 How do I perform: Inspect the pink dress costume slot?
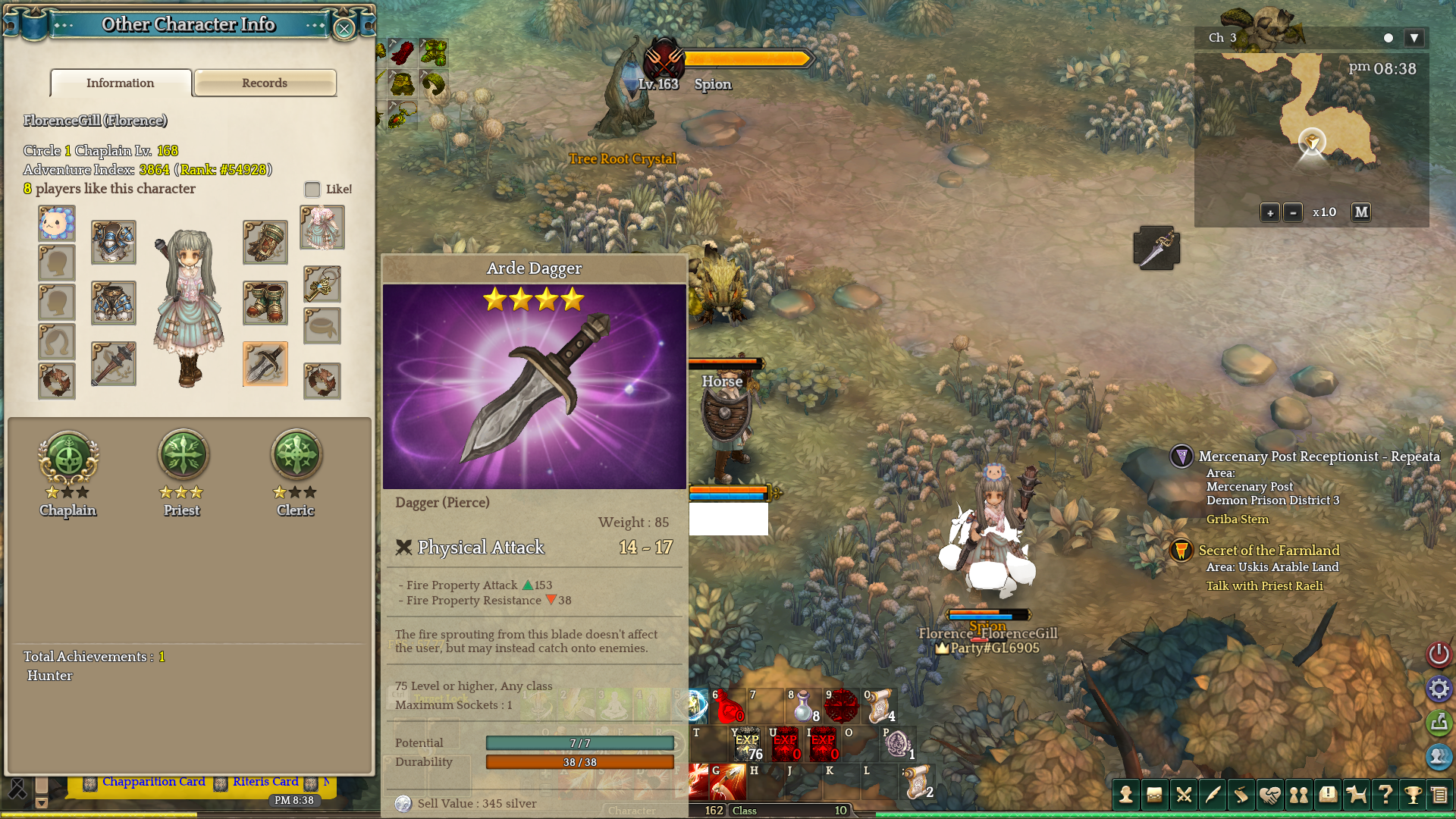[322, 227]
